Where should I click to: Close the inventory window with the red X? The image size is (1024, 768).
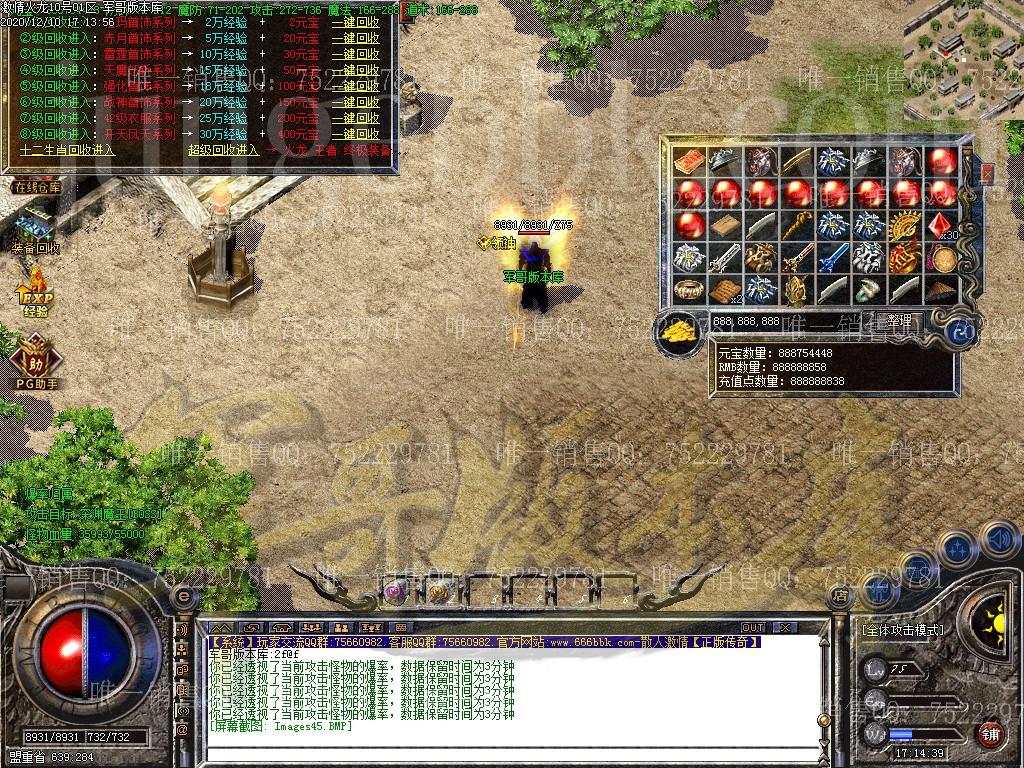coord(987,174)
